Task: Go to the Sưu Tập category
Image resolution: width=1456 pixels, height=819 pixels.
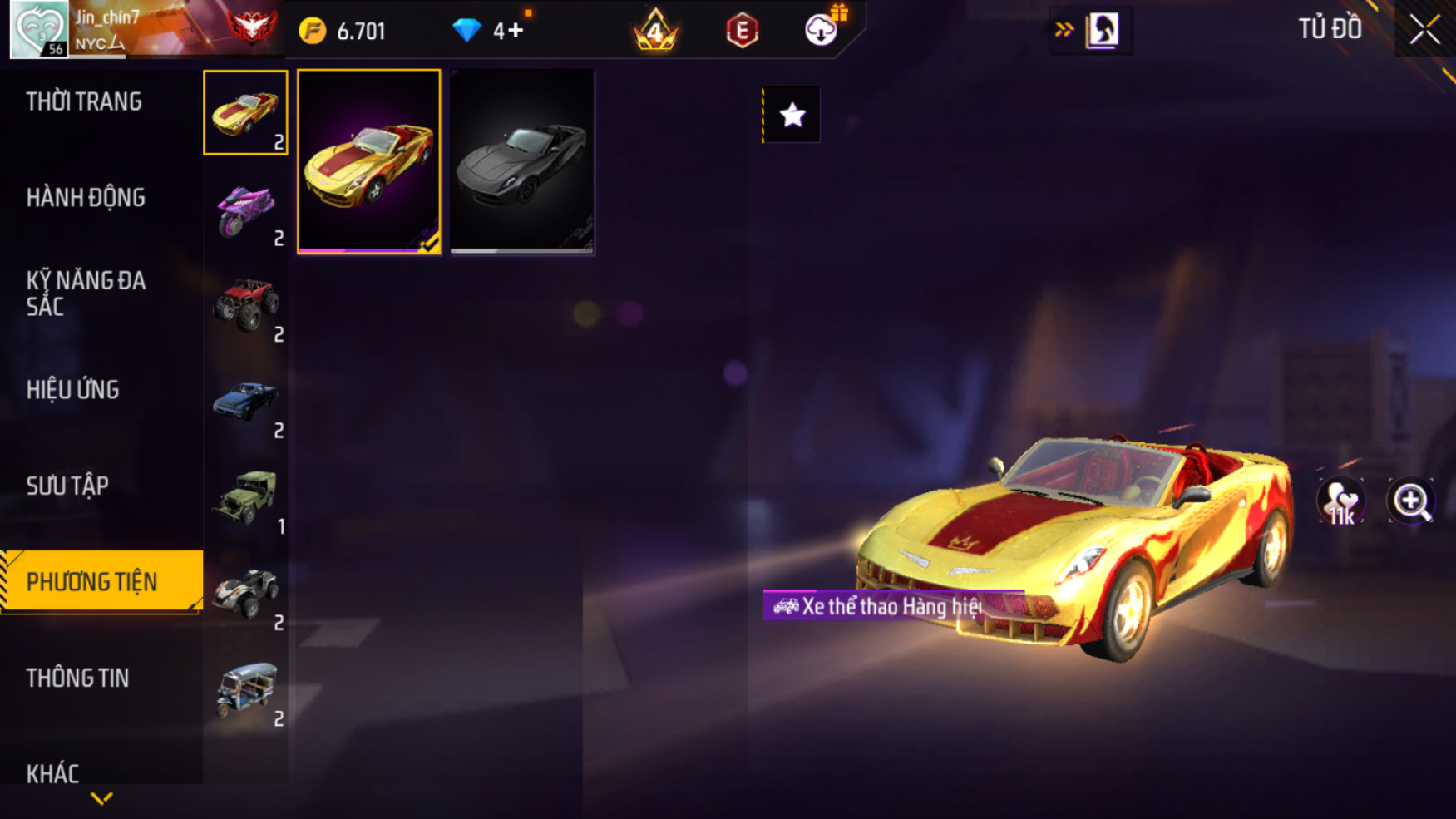Action: coord(67,486)
